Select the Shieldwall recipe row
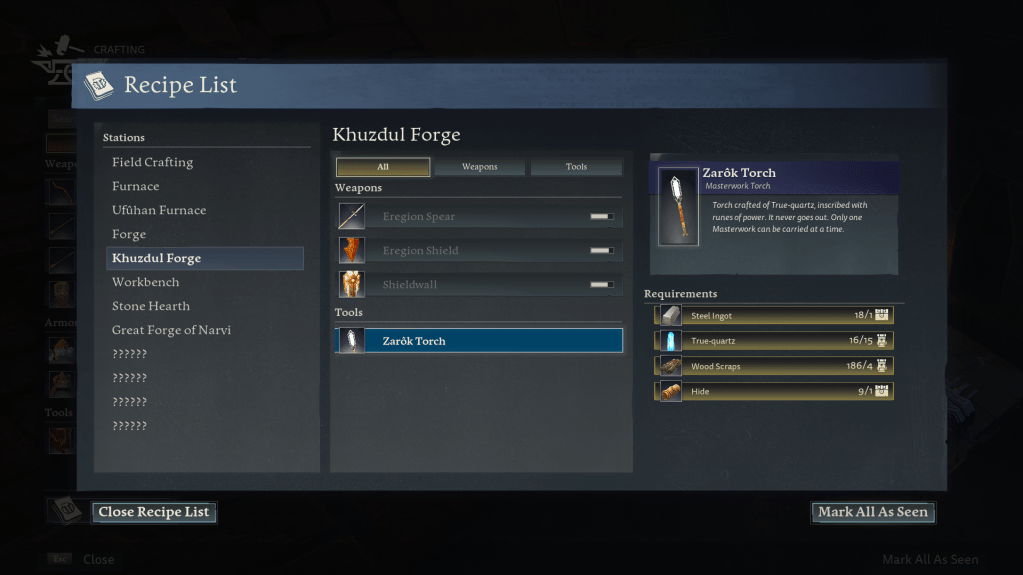 click(x=479, y=284)
